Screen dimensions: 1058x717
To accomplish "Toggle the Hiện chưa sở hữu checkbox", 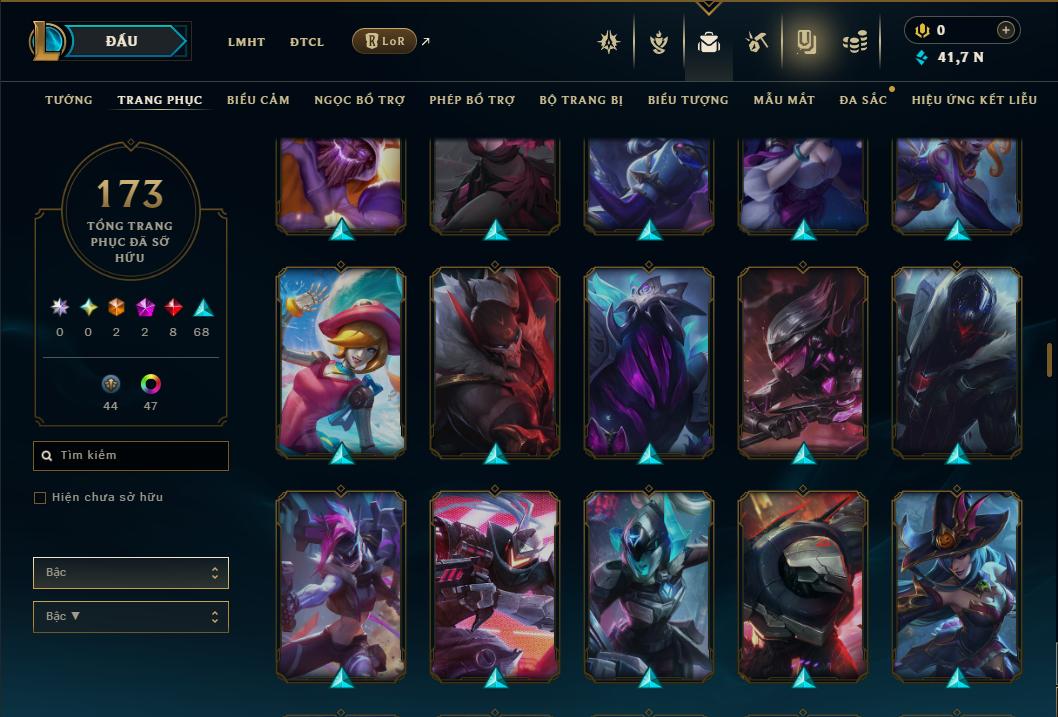I will pos(40,498).
